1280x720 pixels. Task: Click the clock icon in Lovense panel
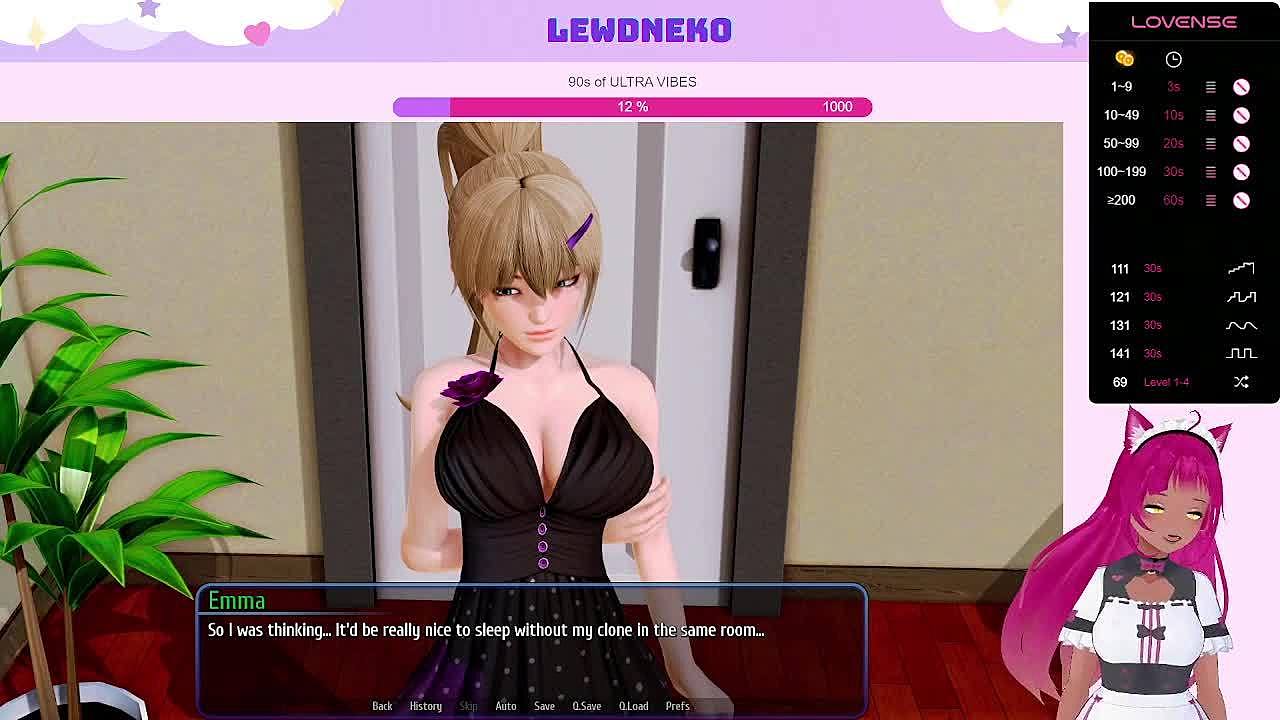(x=1173, y=59)
